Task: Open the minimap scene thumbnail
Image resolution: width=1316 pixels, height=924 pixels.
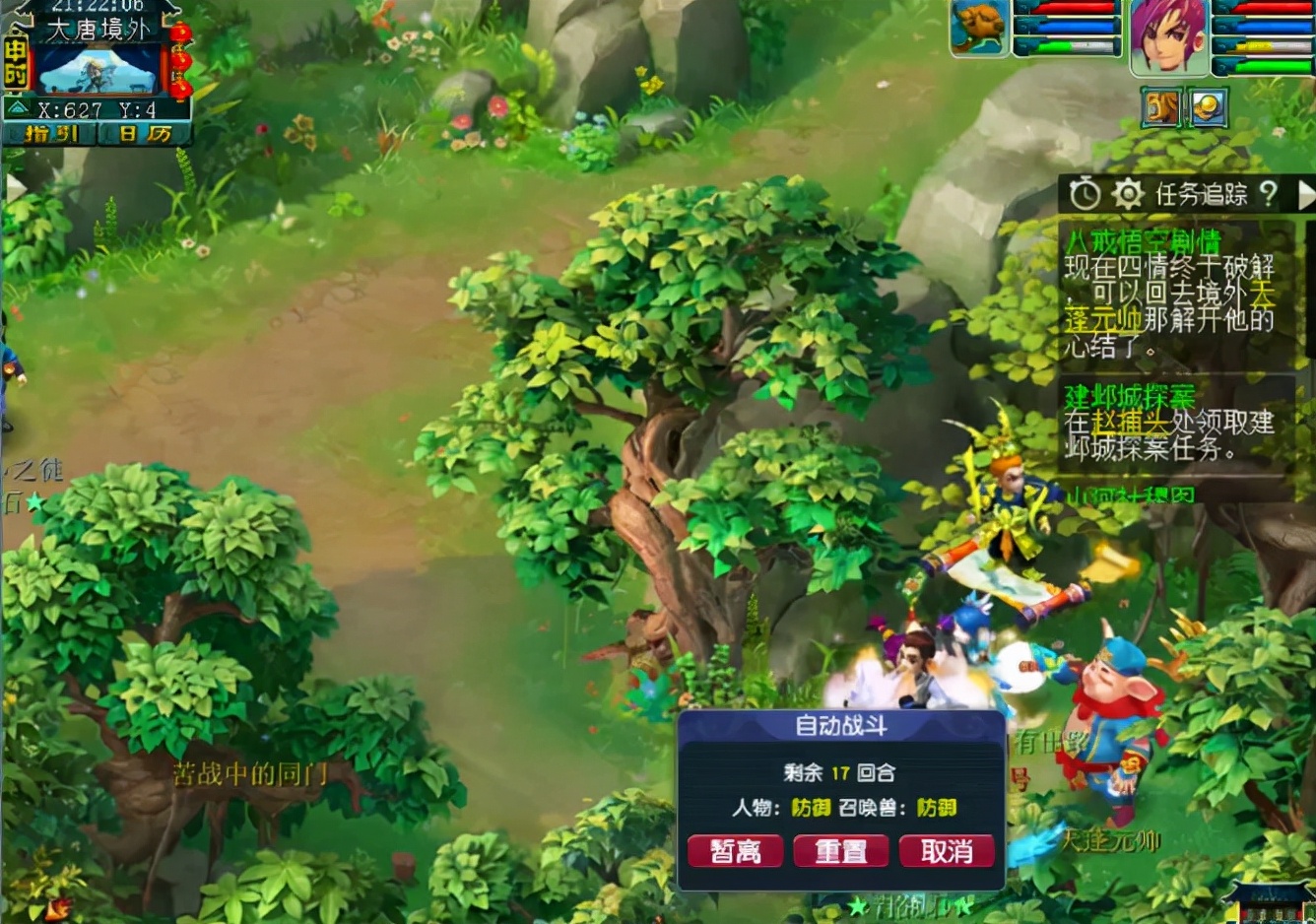Action: click(x=99, y=70)
